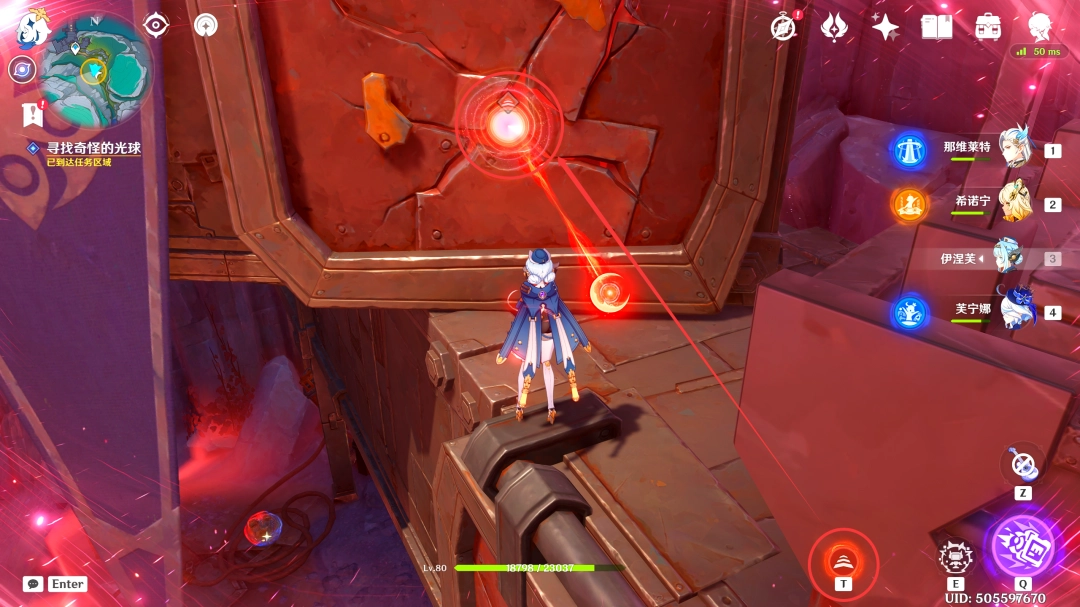Click the four-pointed star icon
This screenshot has width=1080, height=607.
(x=884, y=27)
